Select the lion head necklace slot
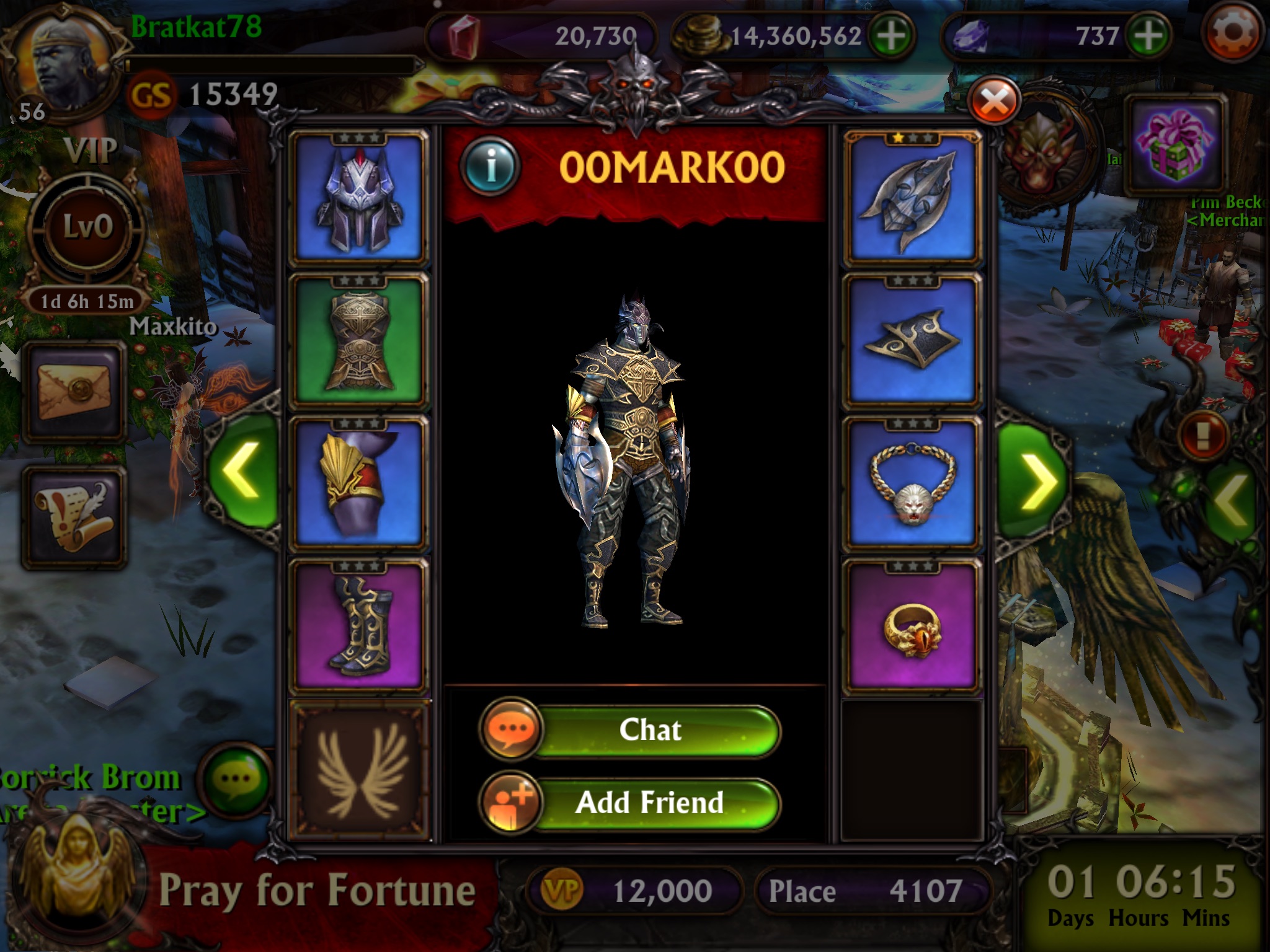The height and width of the screenshot is (952, 1270). [x=912, y=482]
